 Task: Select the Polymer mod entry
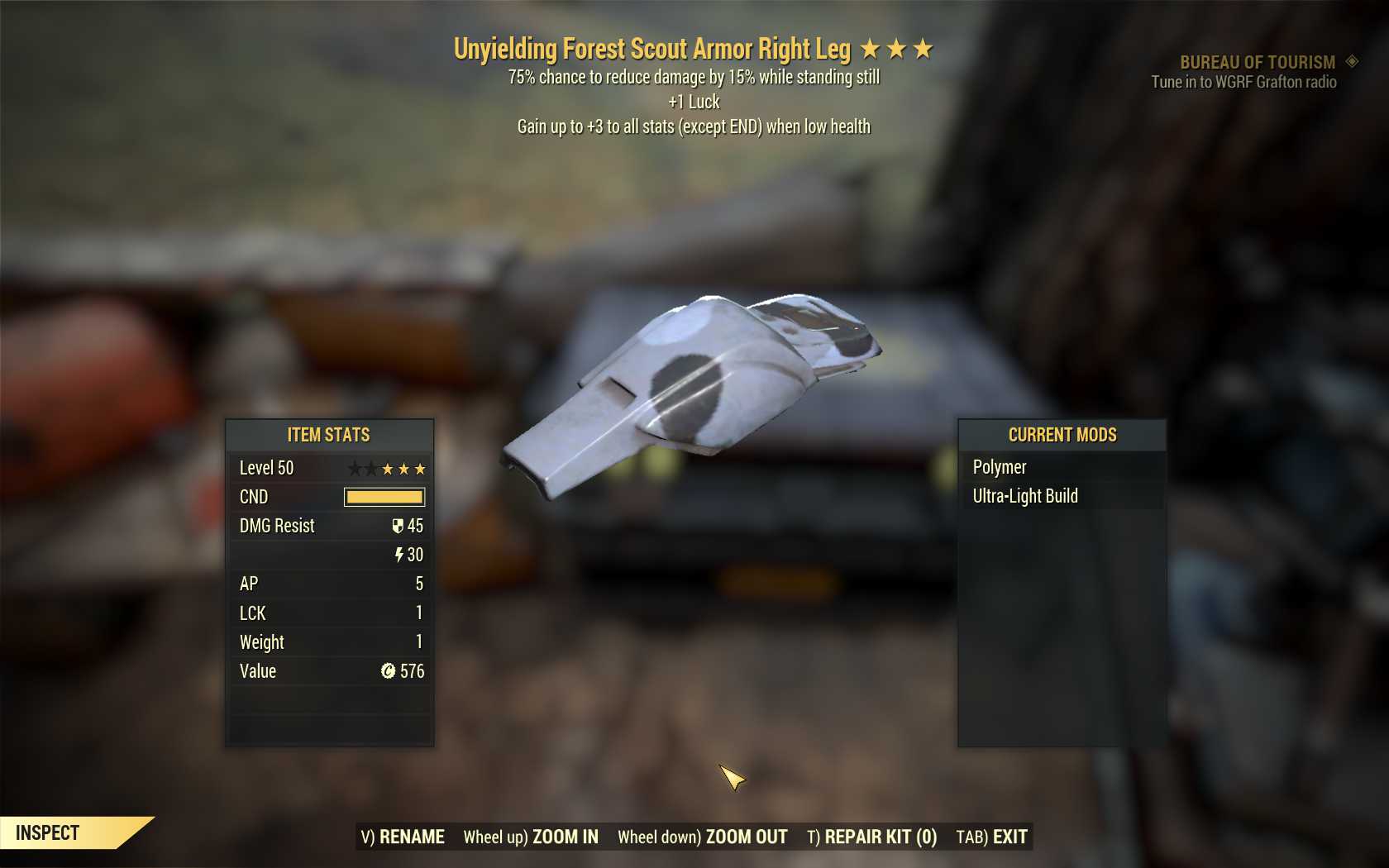(1000, 467)
